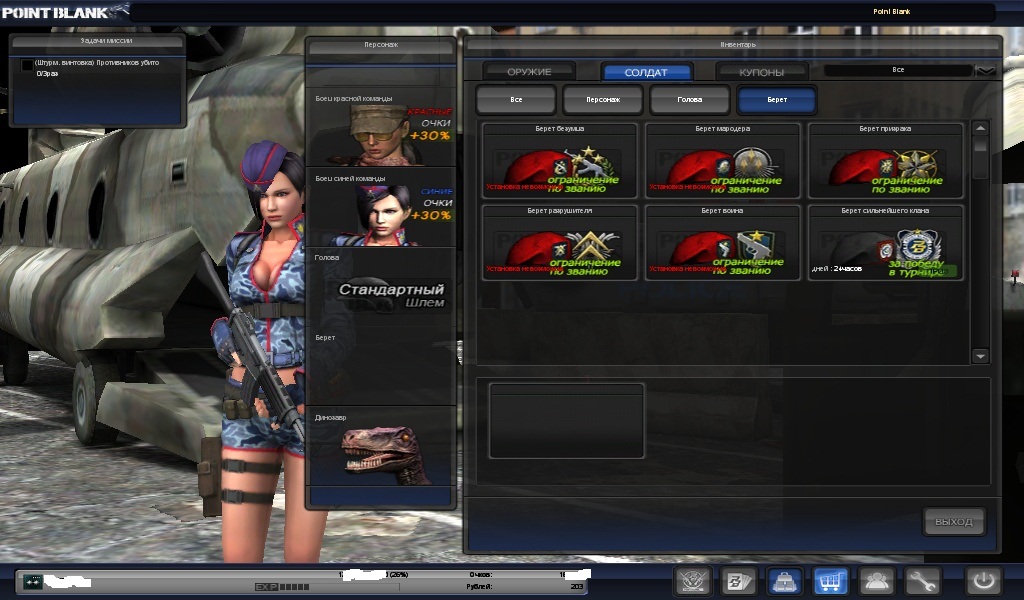Click the Берет воина item
The image size is (1024, 600).
(x=722, y=243)
